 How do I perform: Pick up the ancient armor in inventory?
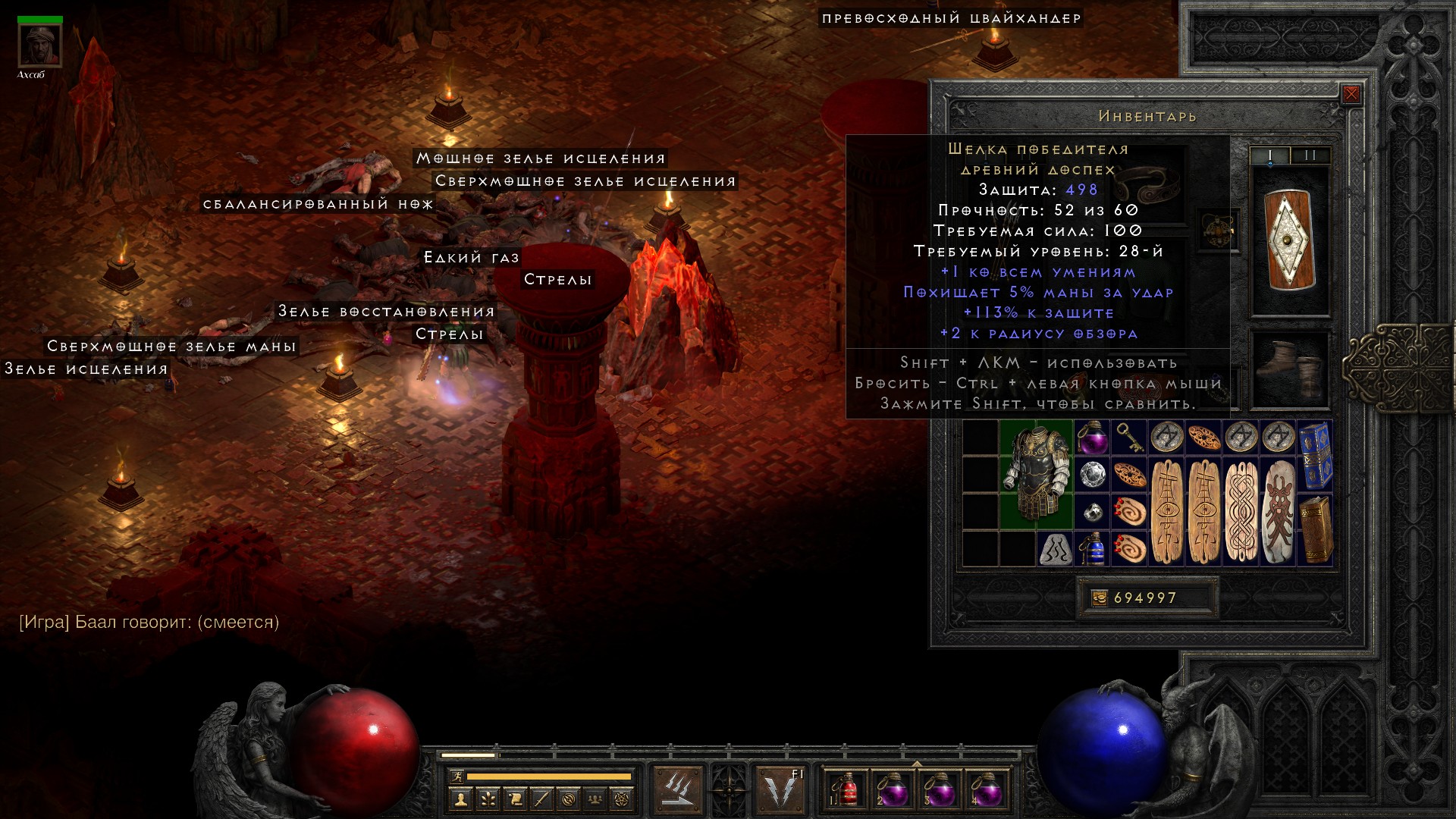[1036, 474]
